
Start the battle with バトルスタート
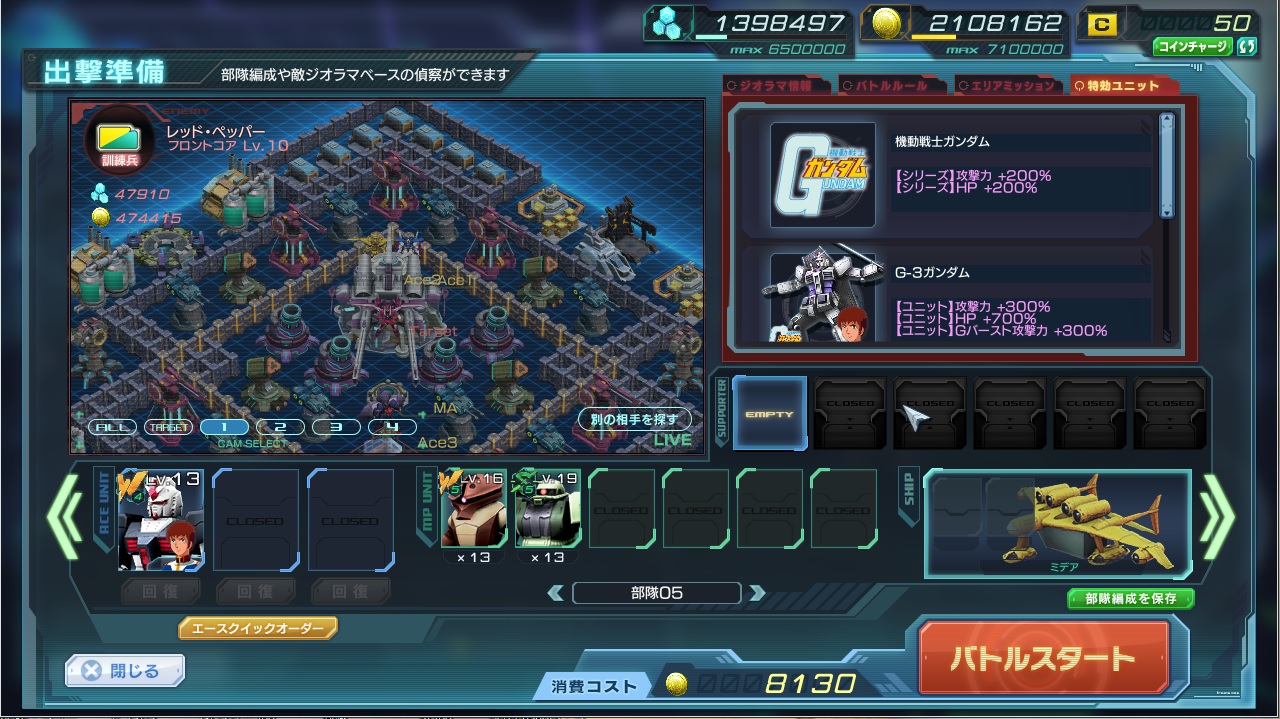click(1043, 658)
